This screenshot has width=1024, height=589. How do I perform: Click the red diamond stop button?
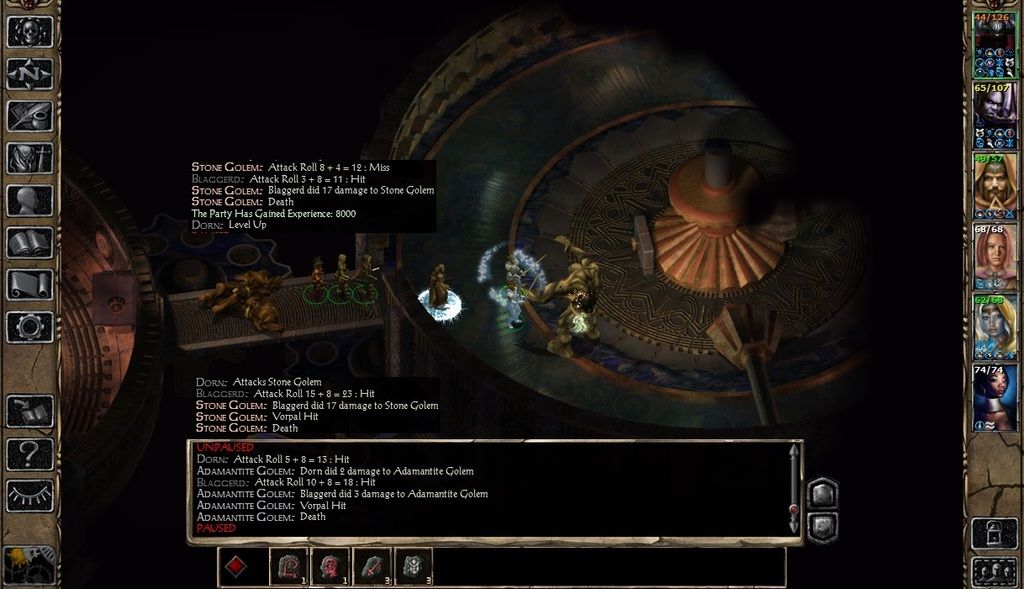(x=236, y=567)
